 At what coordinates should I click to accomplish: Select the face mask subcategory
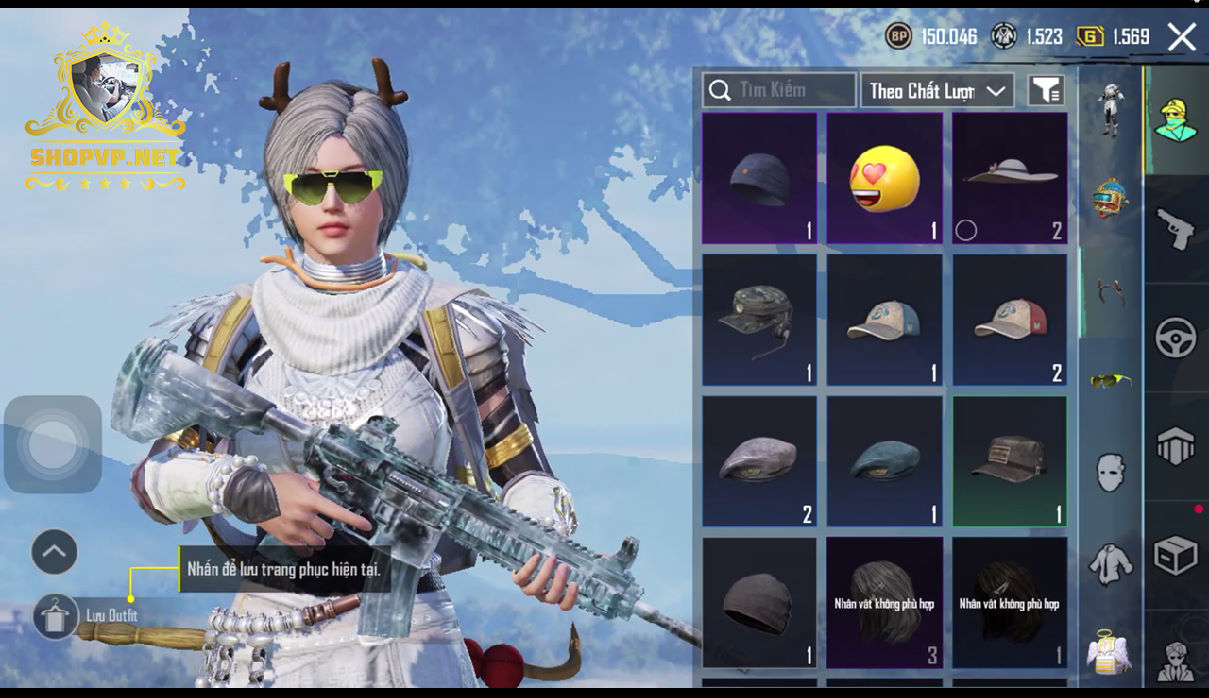(x=1110, y=472)
